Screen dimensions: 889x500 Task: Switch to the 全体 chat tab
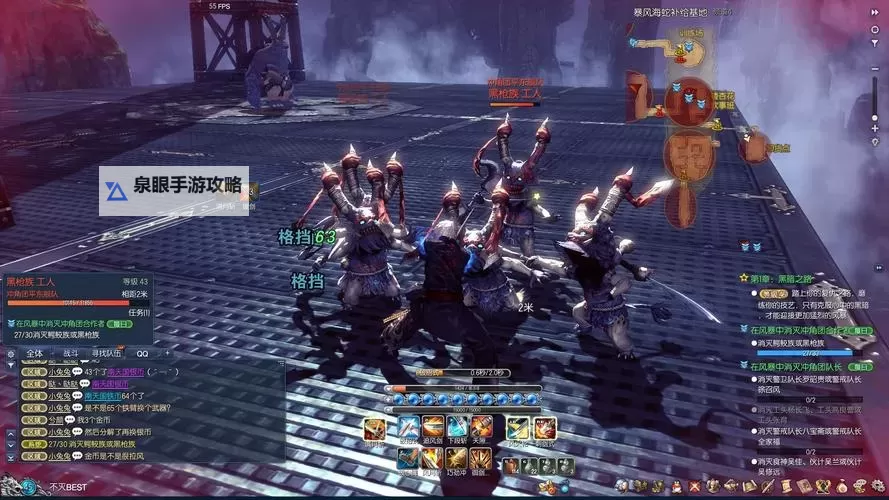pos(35,353)
